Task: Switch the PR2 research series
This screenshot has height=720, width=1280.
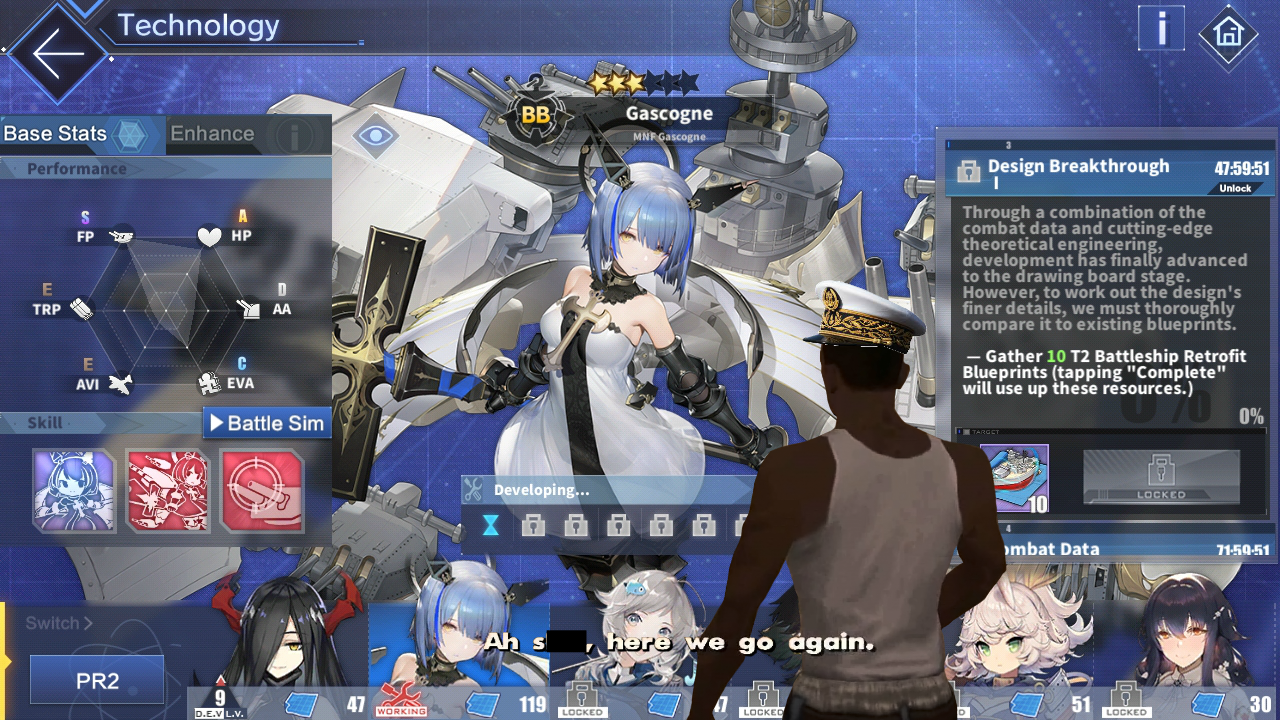Action: [x=97, y=681]
